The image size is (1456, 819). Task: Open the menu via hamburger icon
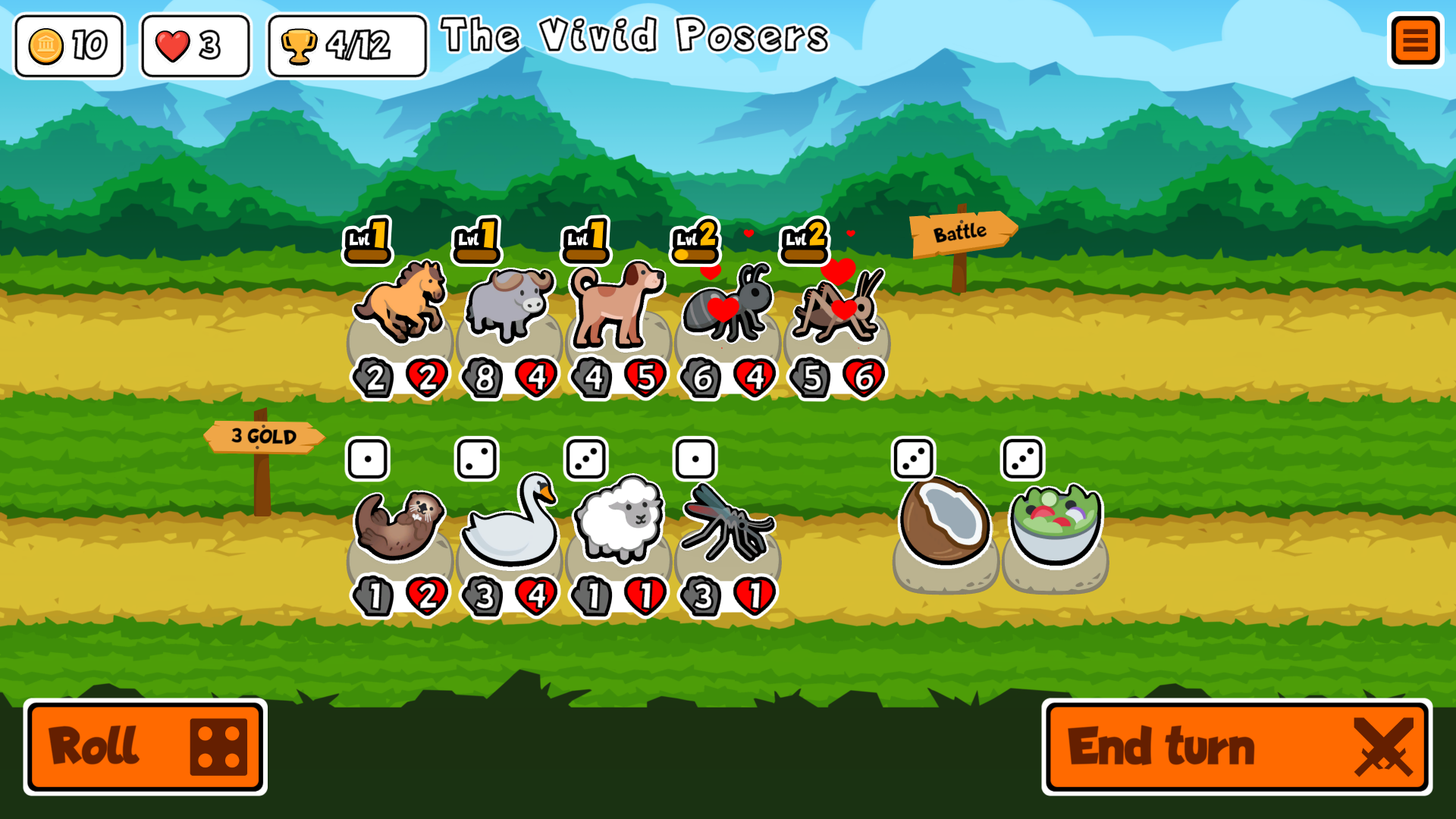pyautogui.click(x=1415, y=40)
